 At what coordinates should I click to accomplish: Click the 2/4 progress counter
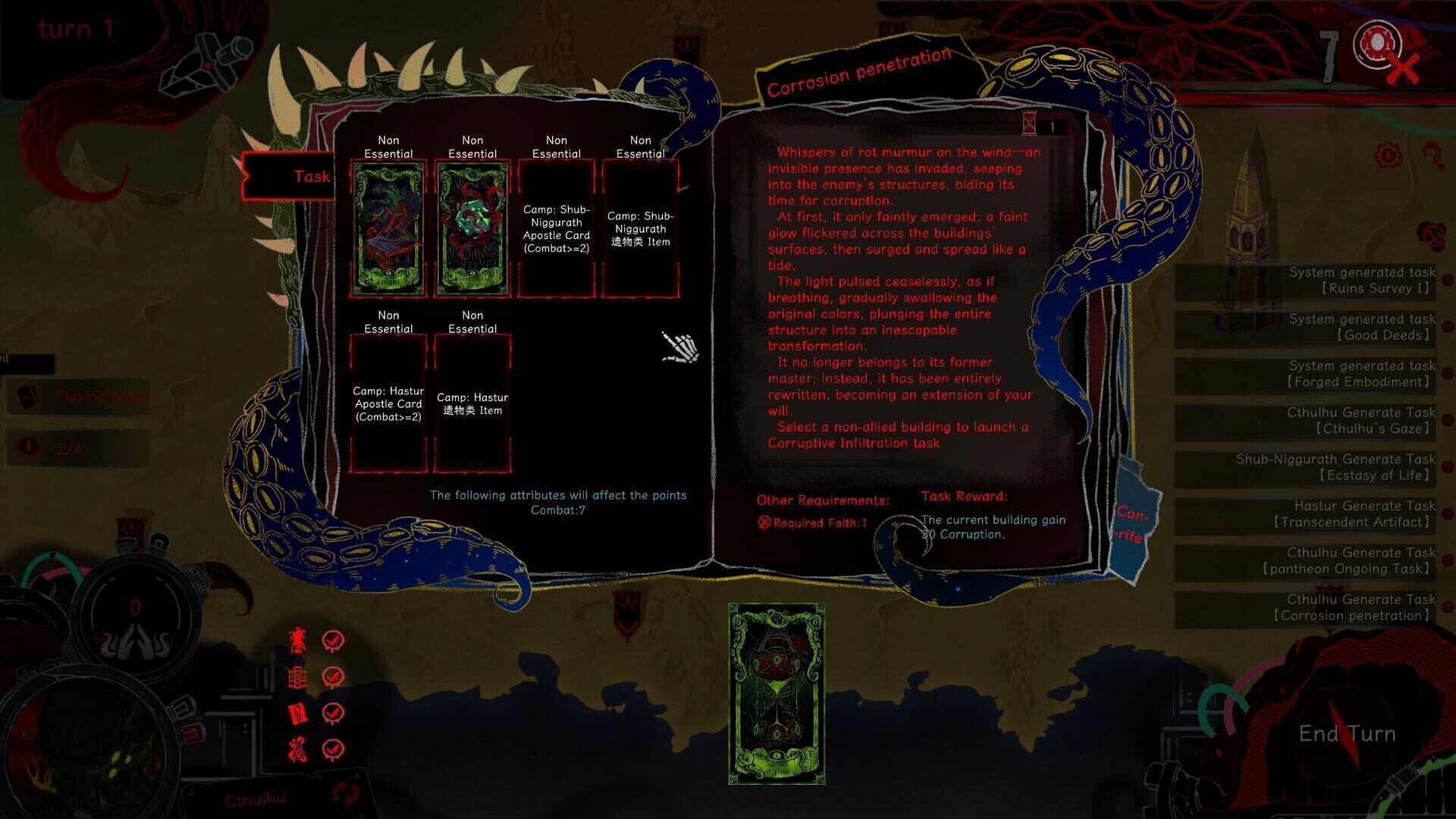(x=68, y=448)
